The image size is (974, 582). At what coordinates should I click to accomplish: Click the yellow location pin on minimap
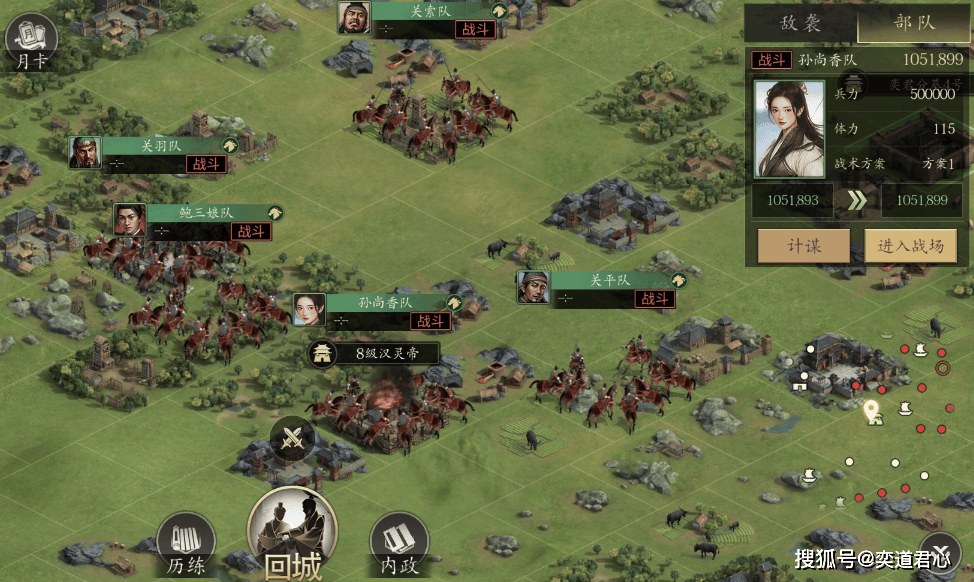871,409
